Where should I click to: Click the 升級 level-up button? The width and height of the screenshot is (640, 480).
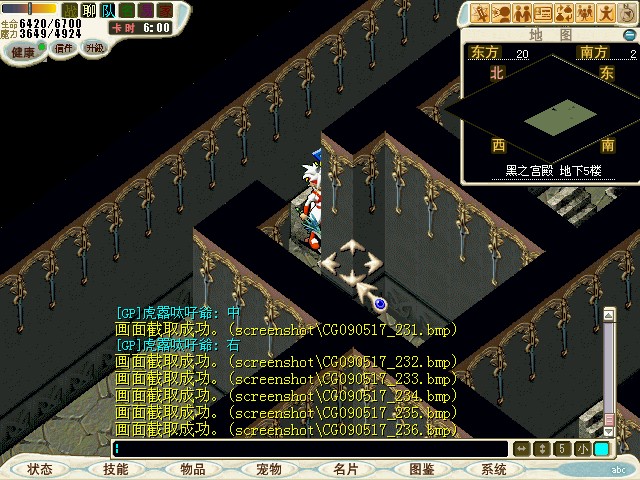click(94, 47)
